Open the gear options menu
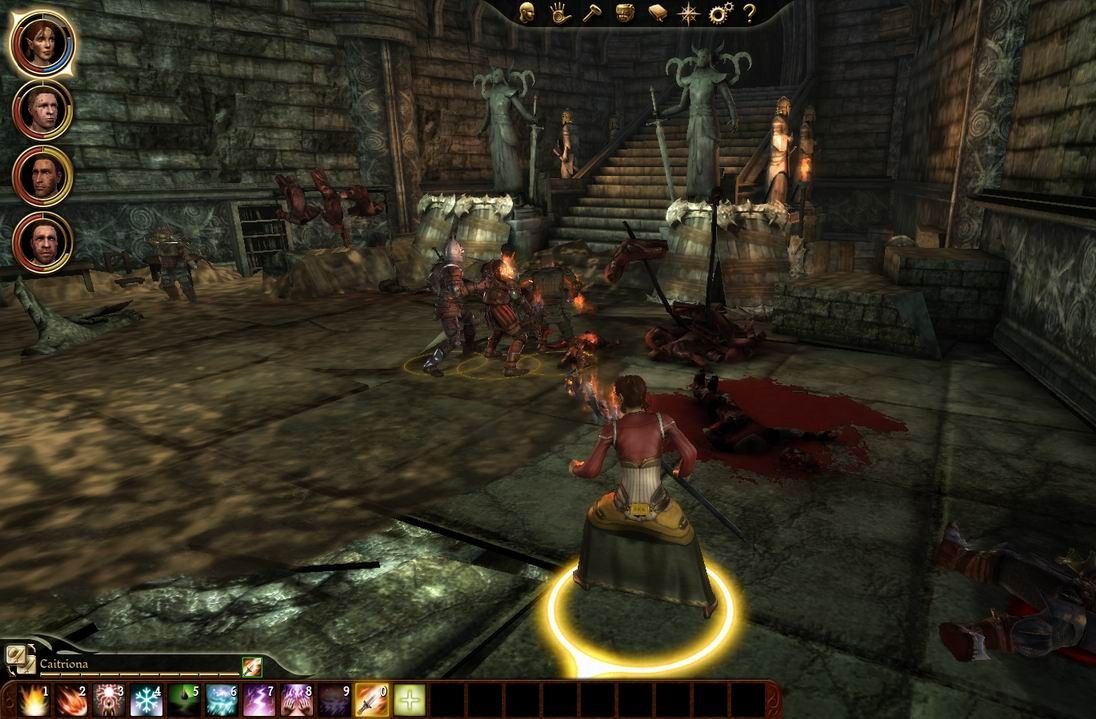The height and width of the screenshot is (719, 1096). (x=719, y=13)
